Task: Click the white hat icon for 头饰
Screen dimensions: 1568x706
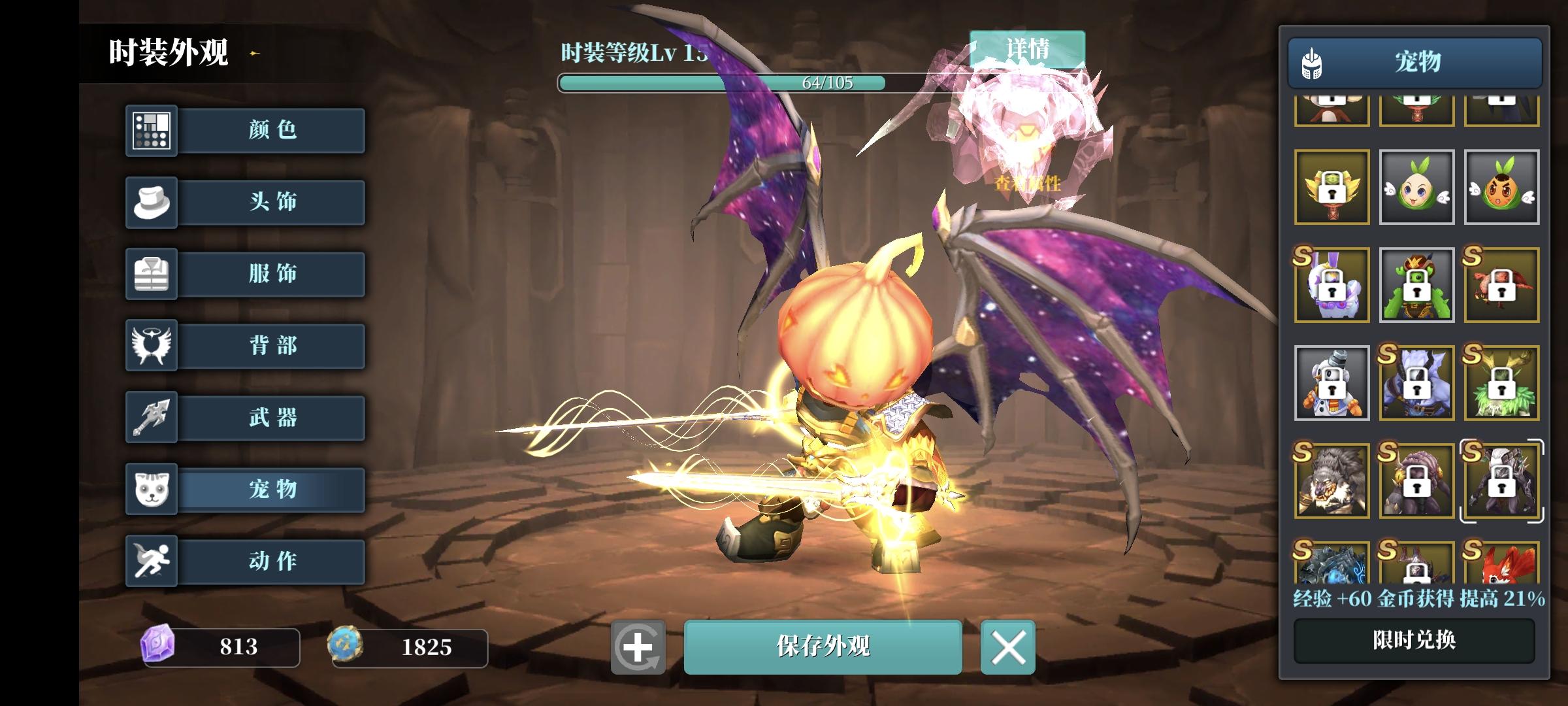Action: pyautogui.click(x=151, y=202)
